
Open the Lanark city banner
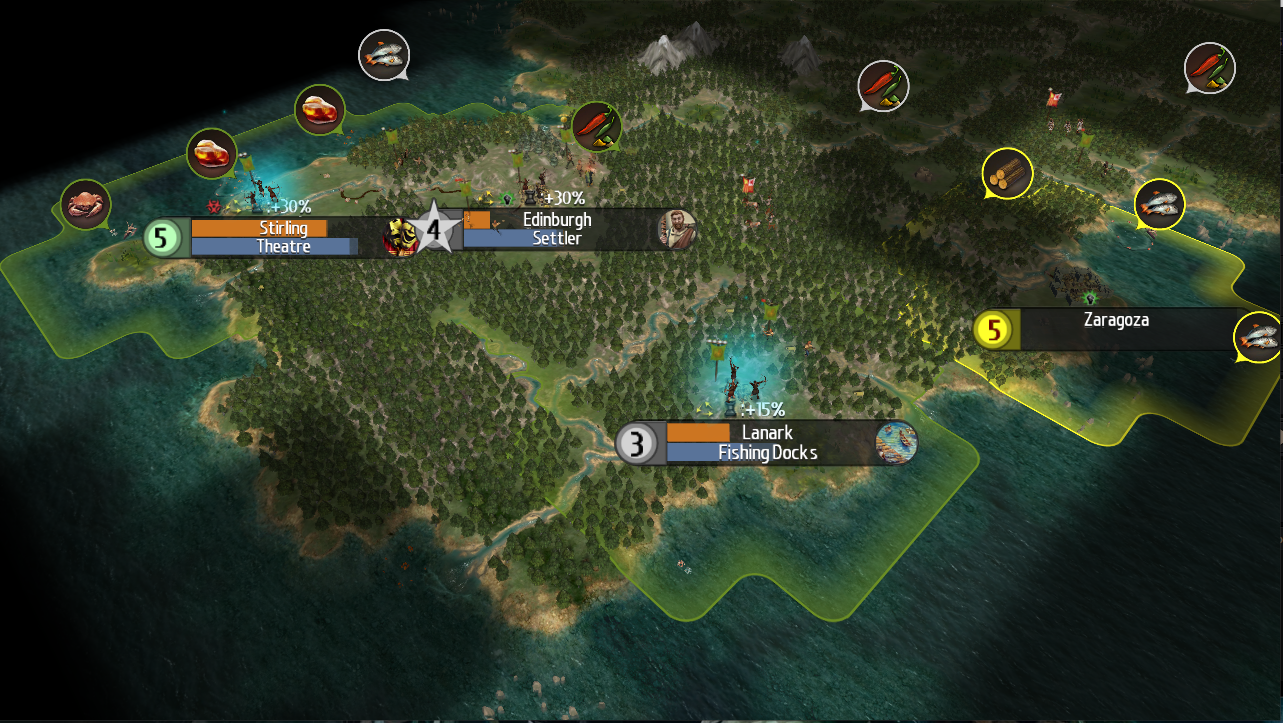tap(767, 432)
